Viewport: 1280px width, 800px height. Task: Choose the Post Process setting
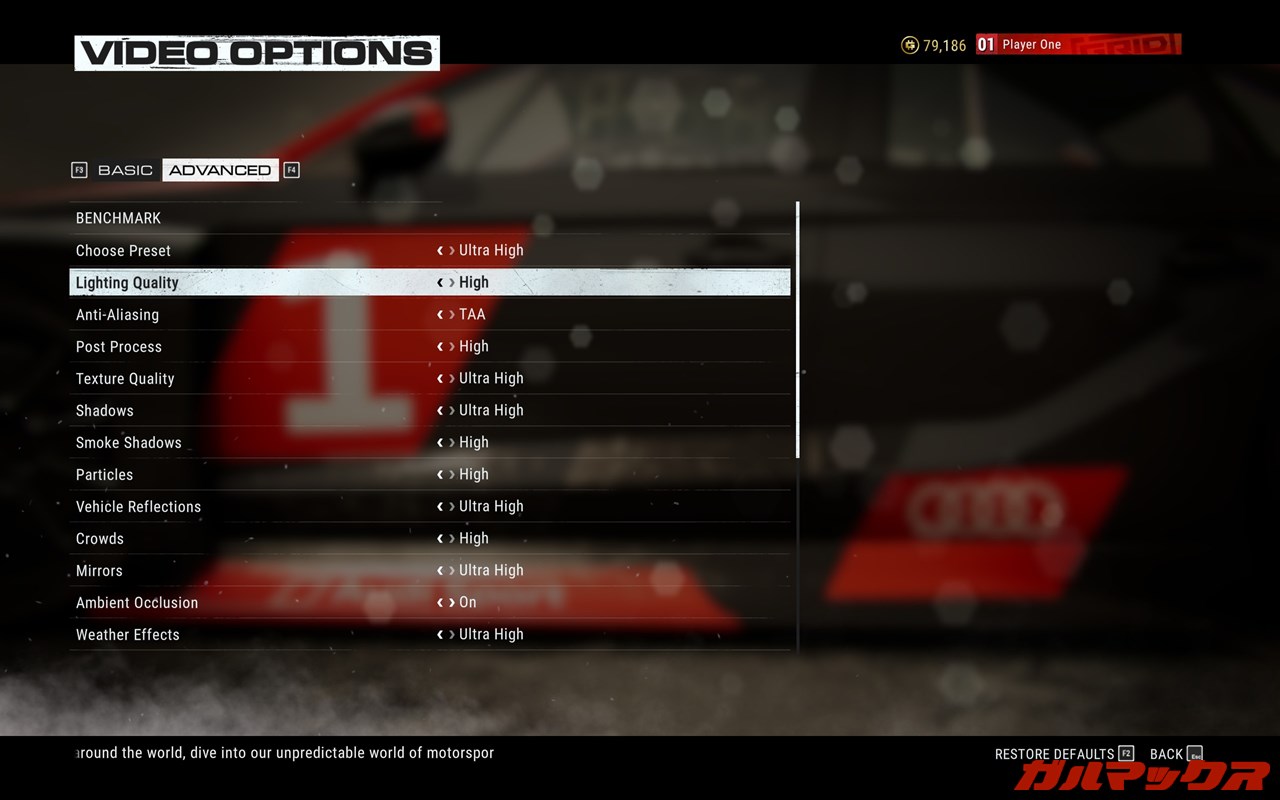[118, 346]
